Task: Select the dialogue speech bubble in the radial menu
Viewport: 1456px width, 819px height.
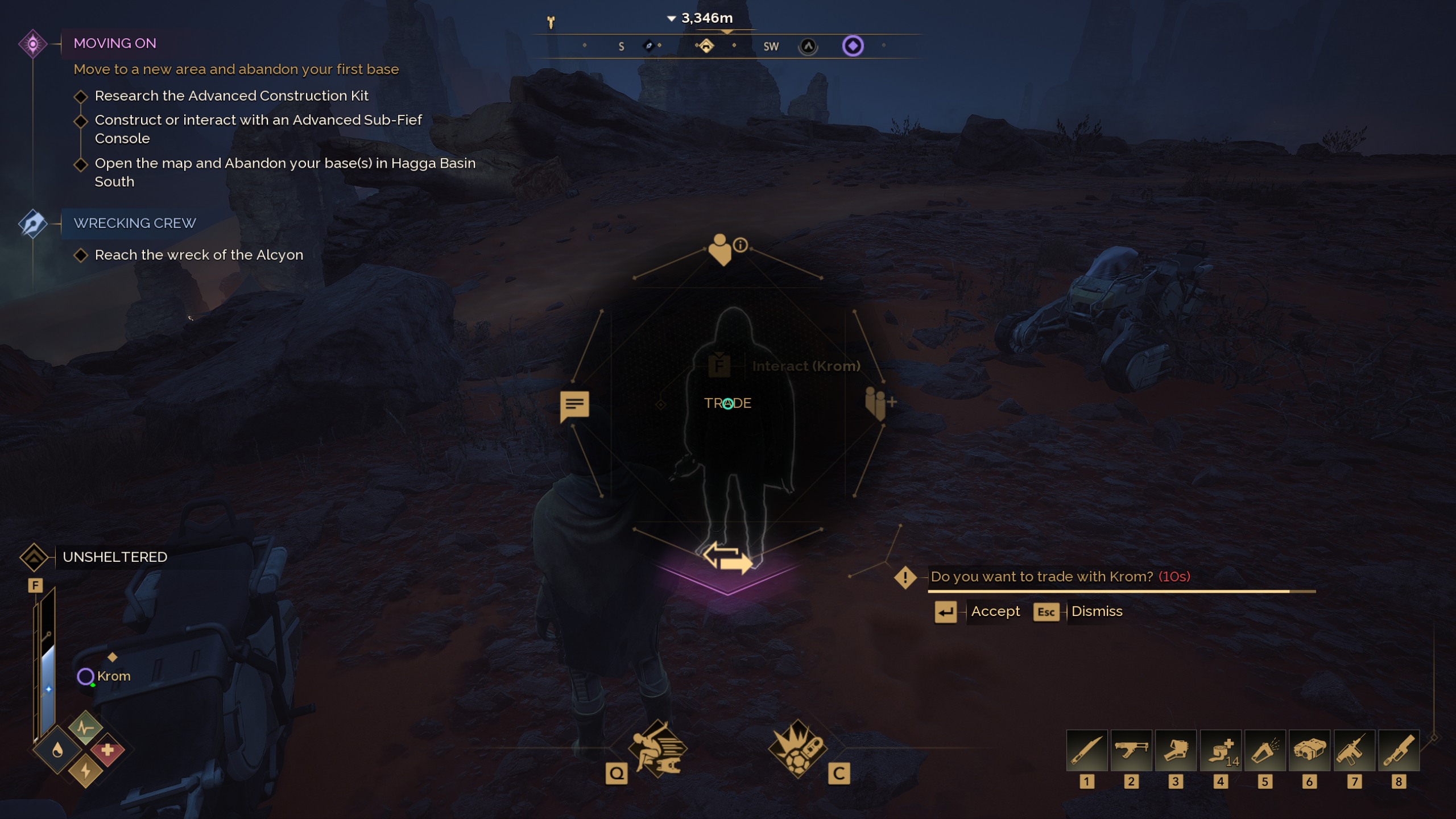Action: 574,405
